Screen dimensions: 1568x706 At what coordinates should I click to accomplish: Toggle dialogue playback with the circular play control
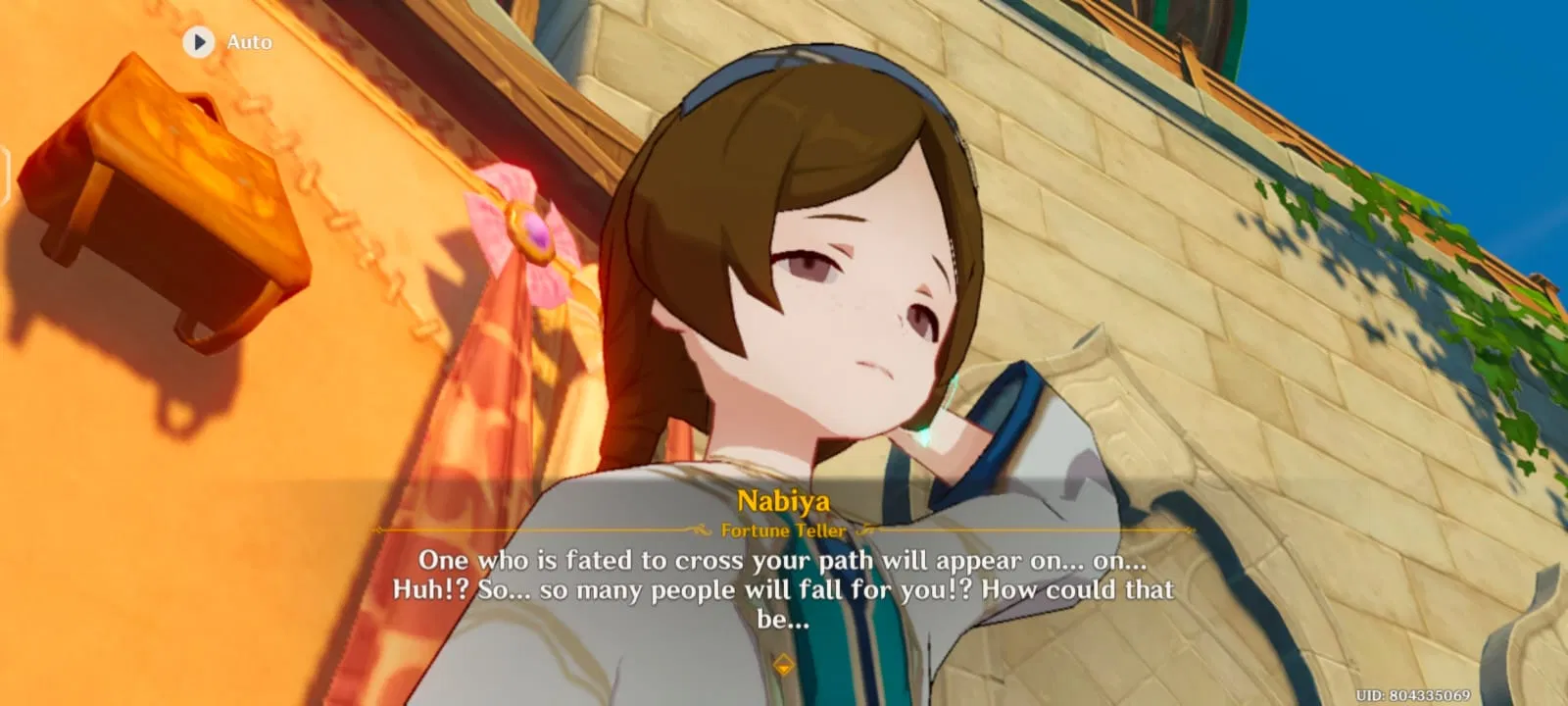201,42
